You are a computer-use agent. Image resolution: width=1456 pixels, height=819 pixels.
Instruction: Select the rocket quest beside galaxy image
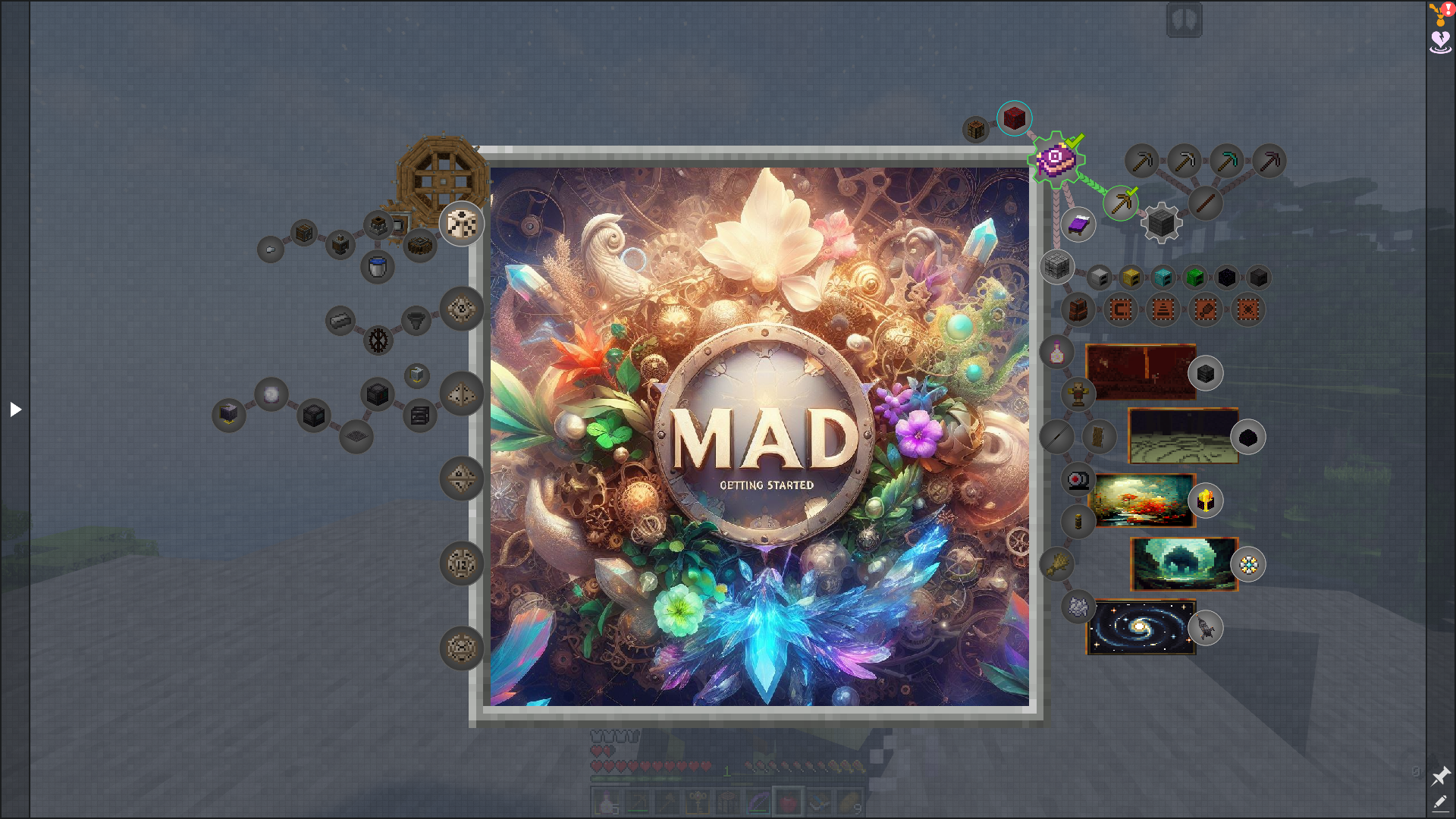tap(1205, 628)
